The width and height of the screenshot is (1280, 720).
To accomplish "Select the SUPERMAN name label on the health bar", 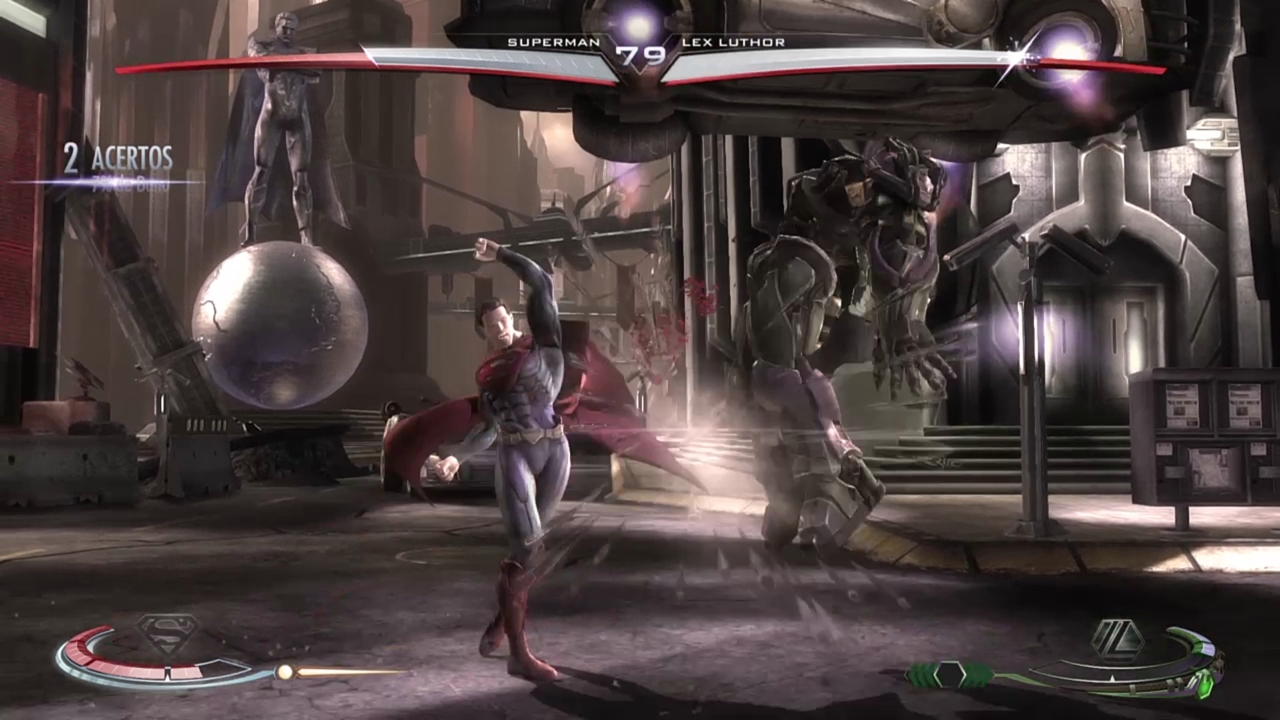I will (x=554, y=42).
